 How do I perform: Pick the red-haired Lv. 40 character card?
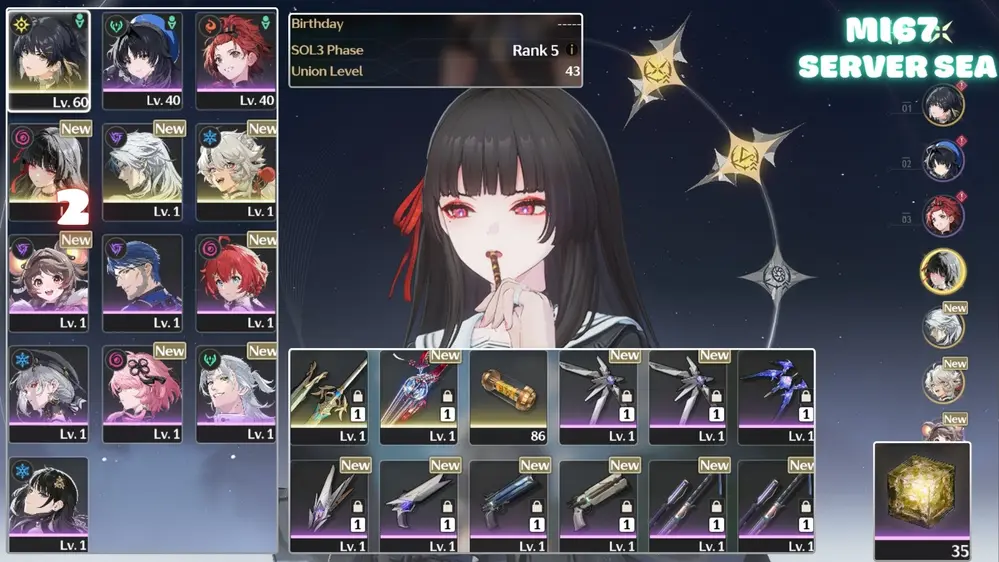(235, 60)
